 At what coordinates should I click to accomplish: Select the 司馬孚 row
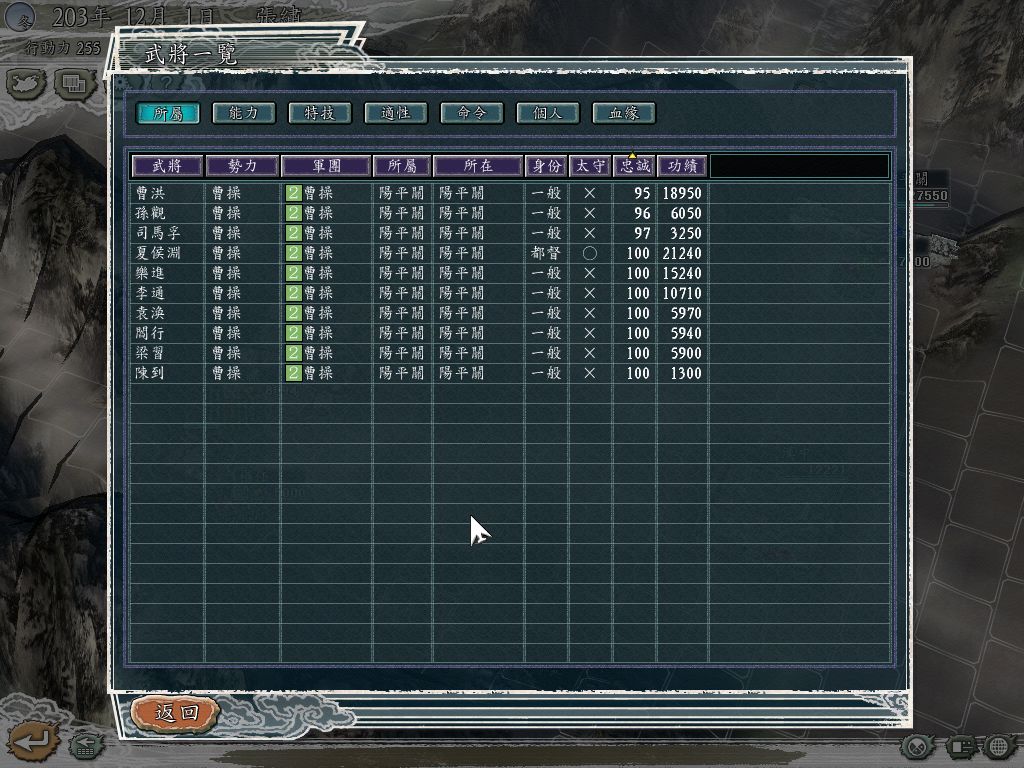point(158,233)
